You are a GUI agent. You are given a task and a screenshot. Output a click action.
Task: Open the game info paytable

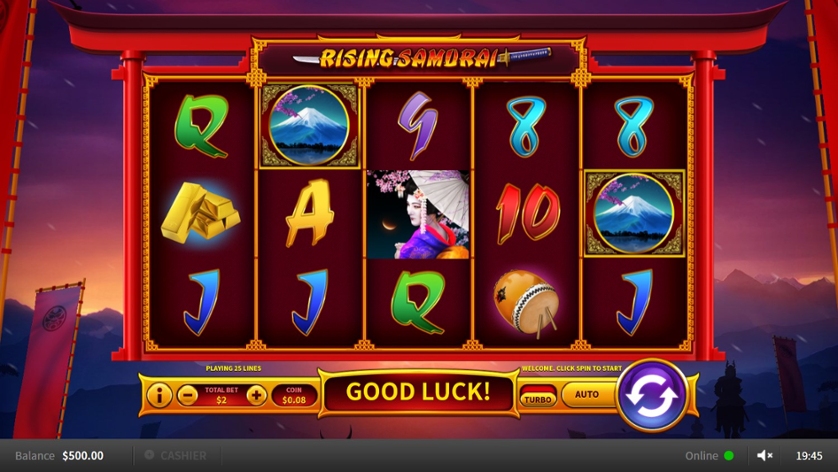click(x=159, y=394)
